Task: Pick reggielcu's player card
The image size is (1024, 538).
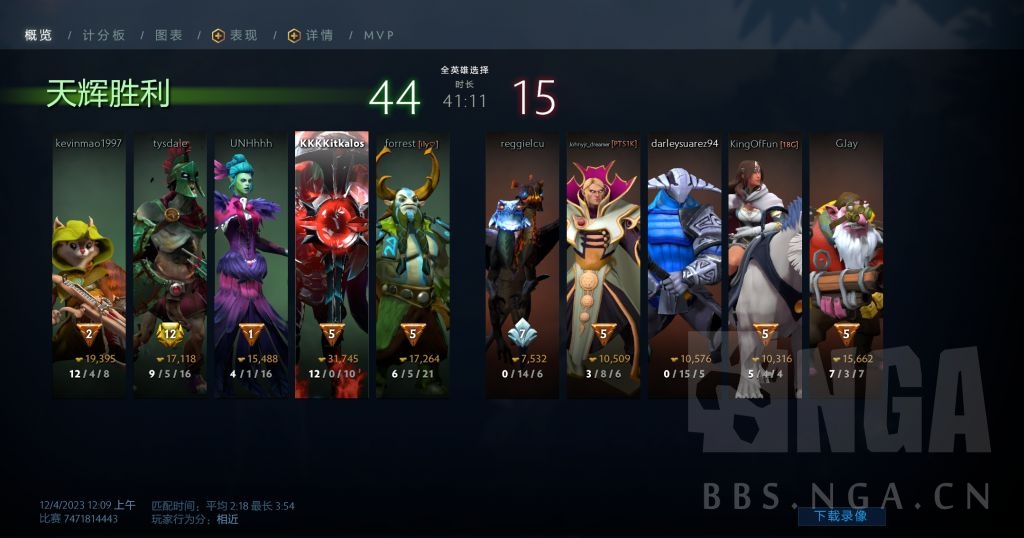Action: [523, 265]
